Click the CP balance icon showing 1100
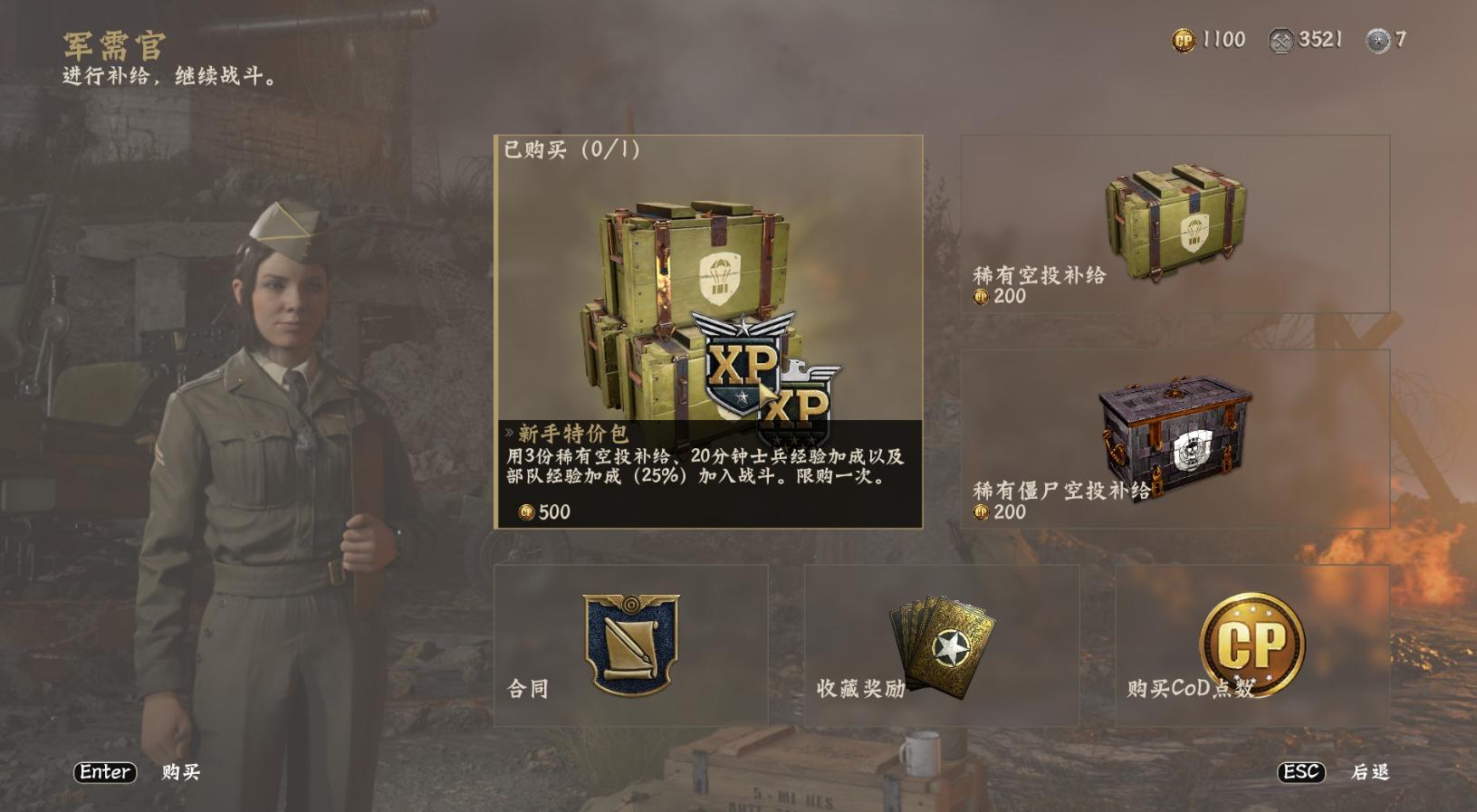The height and width of the screenshot is (812, 1477). 1184,39
